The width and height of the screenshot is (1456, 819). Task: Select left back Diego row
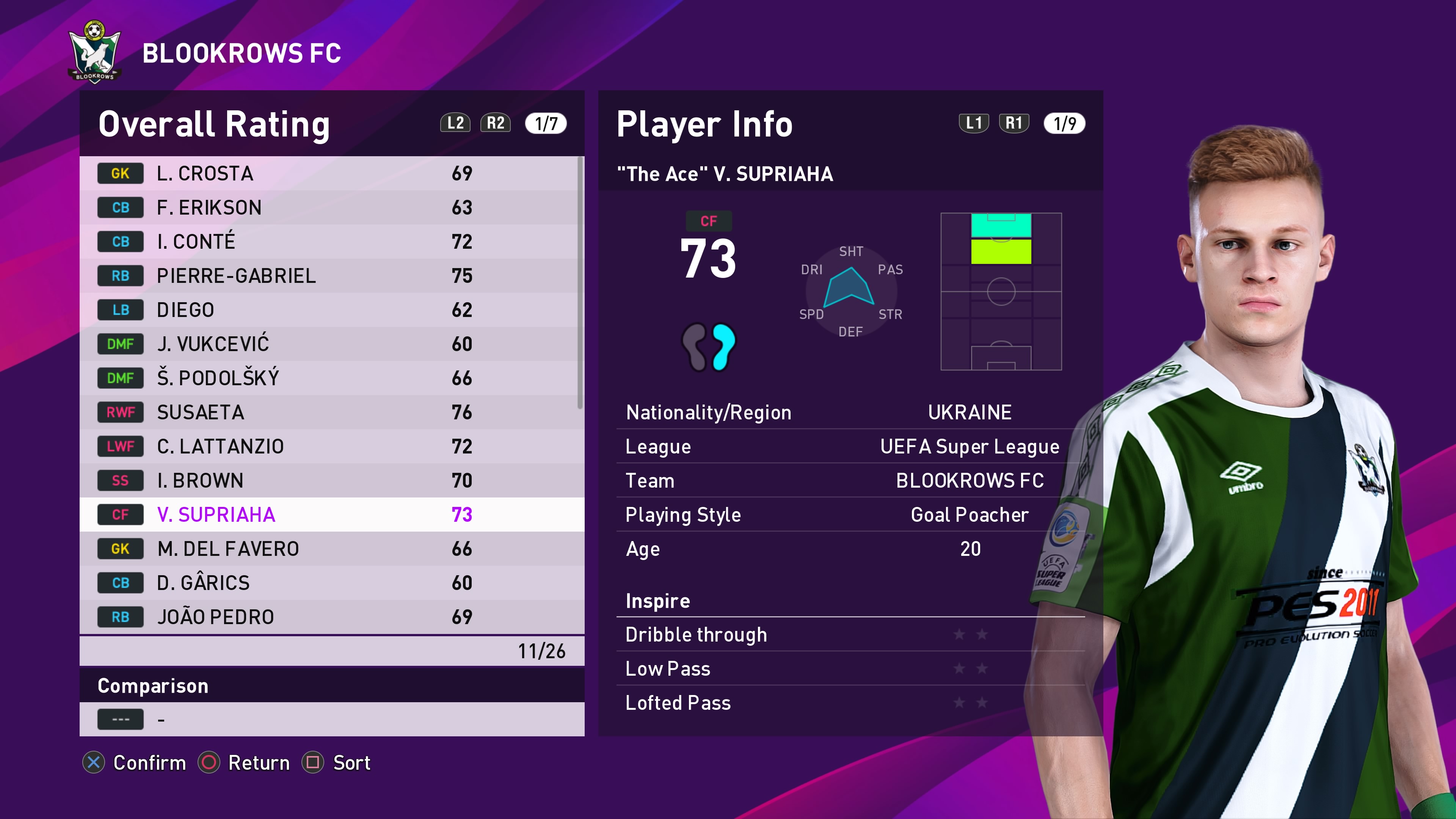tap(332, 310)
